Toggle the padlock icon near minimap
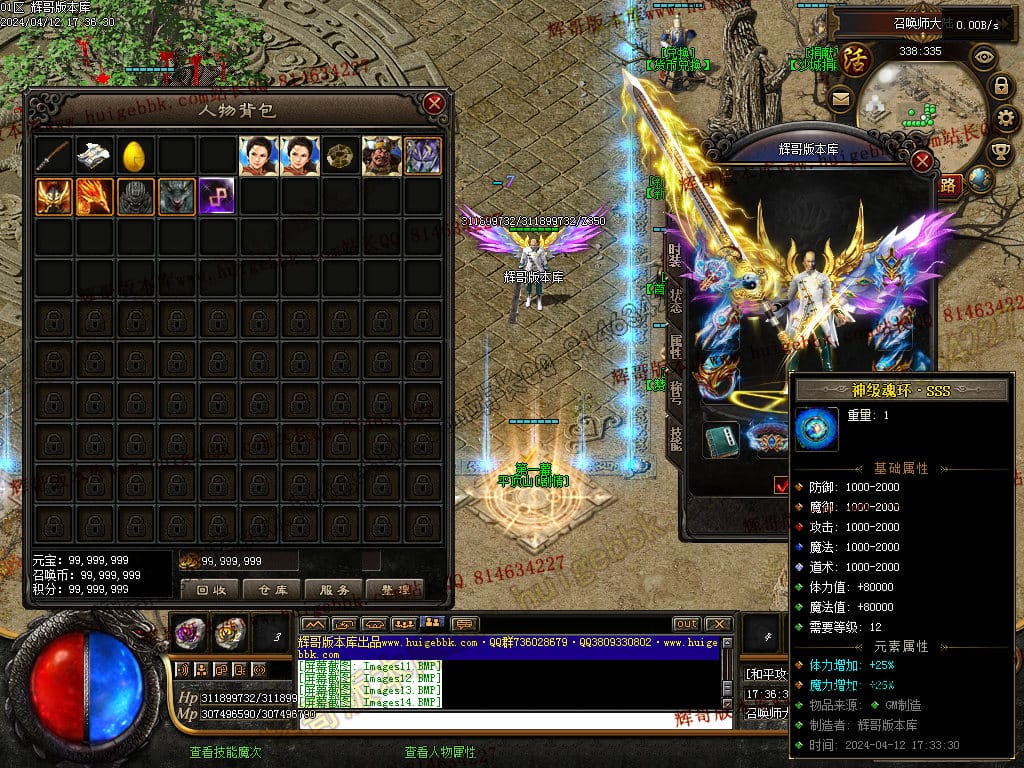This screenshot has width=1024, height=768. 999,86
